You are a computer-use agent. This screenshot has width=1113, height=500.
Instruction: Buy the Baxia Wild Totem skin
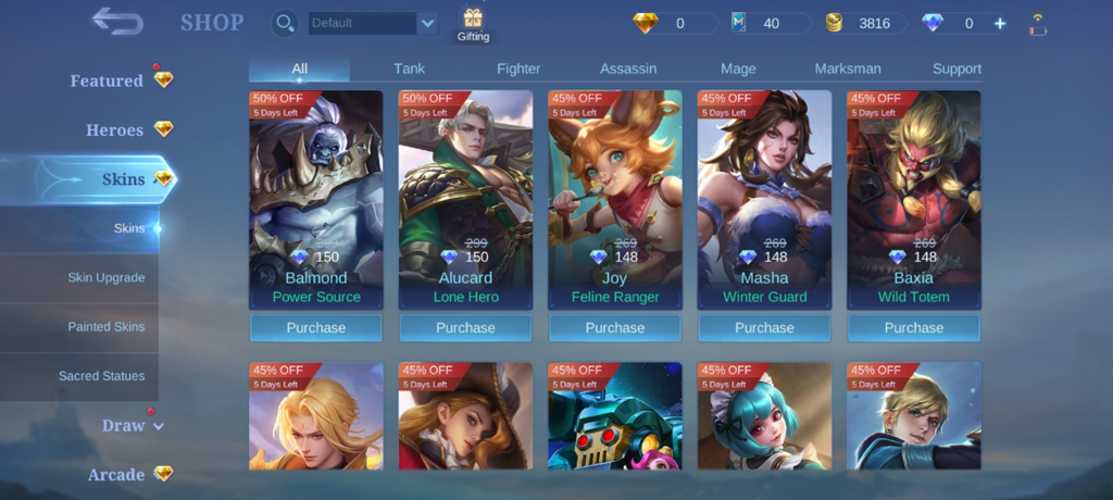click(913, 328)
